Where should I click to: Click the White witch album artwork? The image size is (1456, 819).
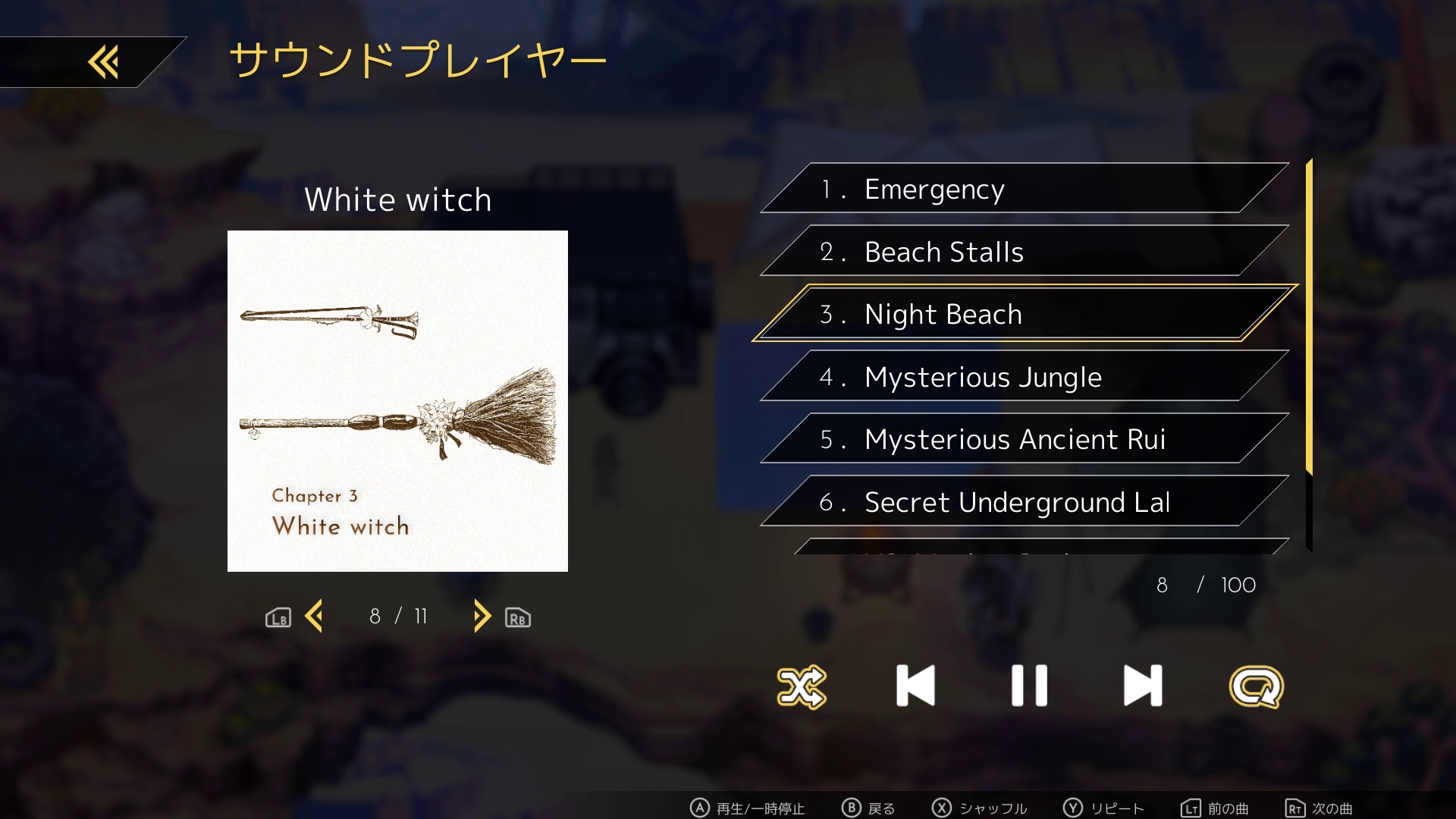pyautogui.click(x=397, y=400)
